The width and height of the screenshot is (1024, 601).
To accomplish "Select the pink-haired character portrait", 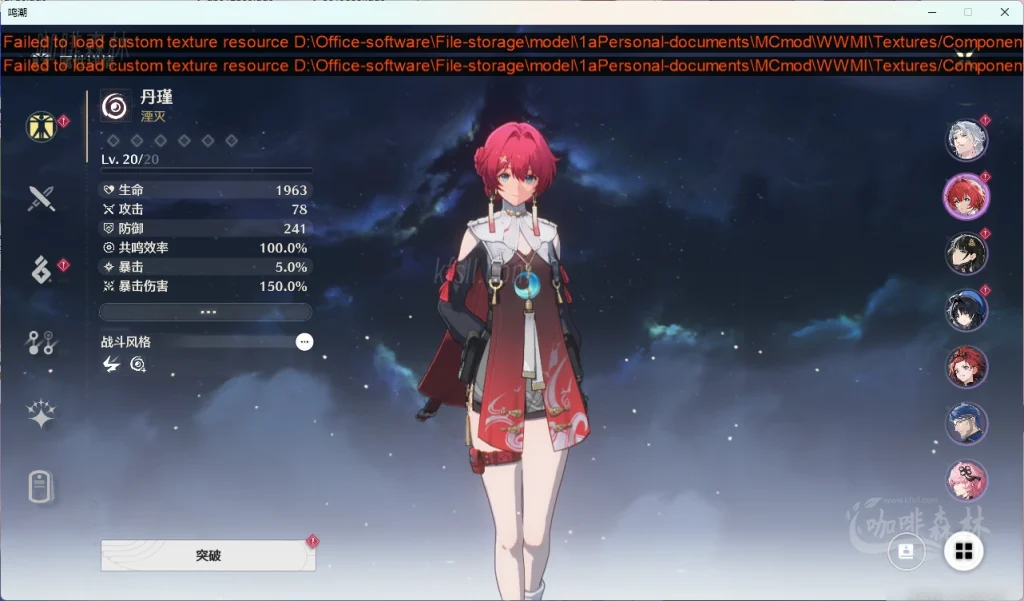I will pyautogui.click(x=966, y=480).
